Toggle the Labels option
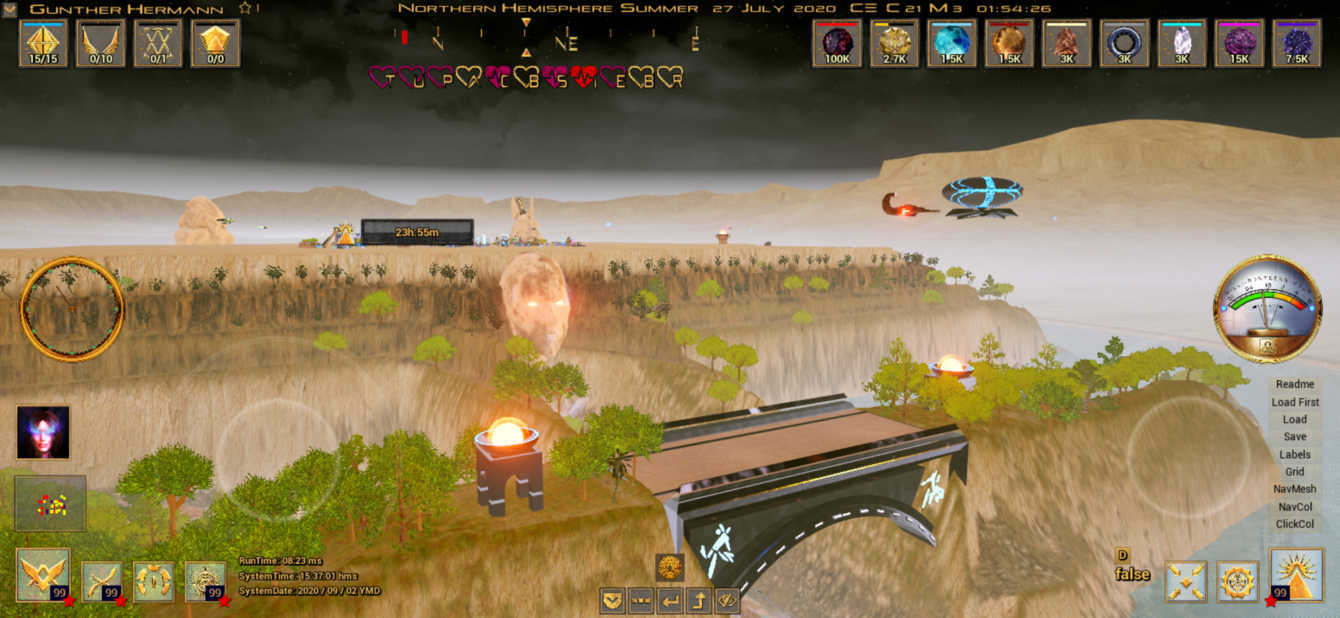The height and width of the screenshot is (618, 1340). [x=1295, y=455]
